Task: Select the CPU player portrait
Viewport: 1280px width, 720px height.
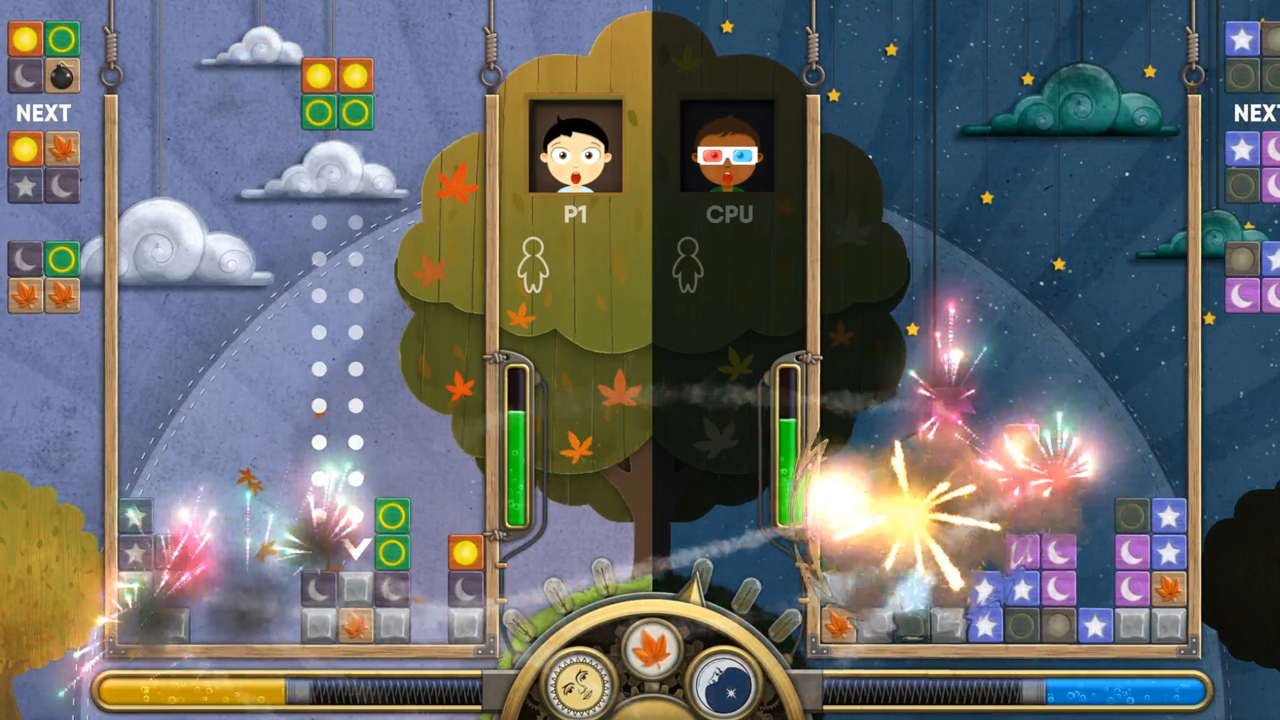Action: [x=726, y=147]
